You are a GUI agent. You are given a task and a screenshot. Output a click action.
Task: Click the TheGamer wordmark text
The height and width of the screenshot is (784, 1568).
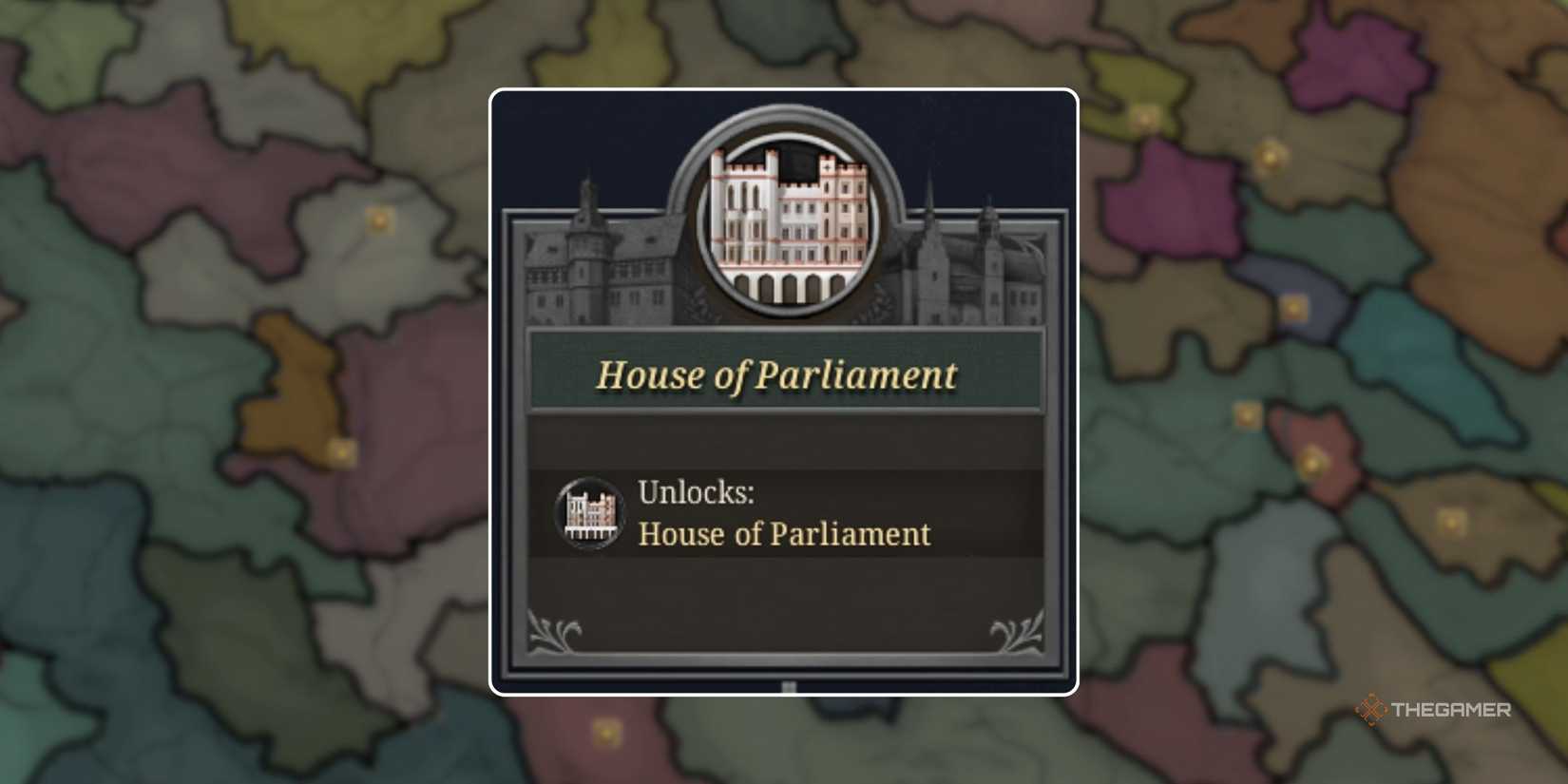coord(1452,710)
